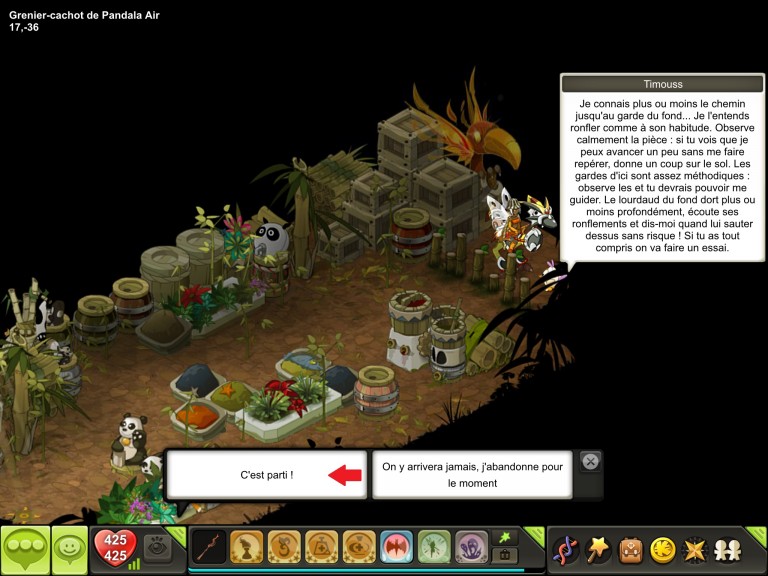Image resolution: width=768 pixels, height=576 pixels.
Task: Open the gold coin market menu
Action: [662, 549]
